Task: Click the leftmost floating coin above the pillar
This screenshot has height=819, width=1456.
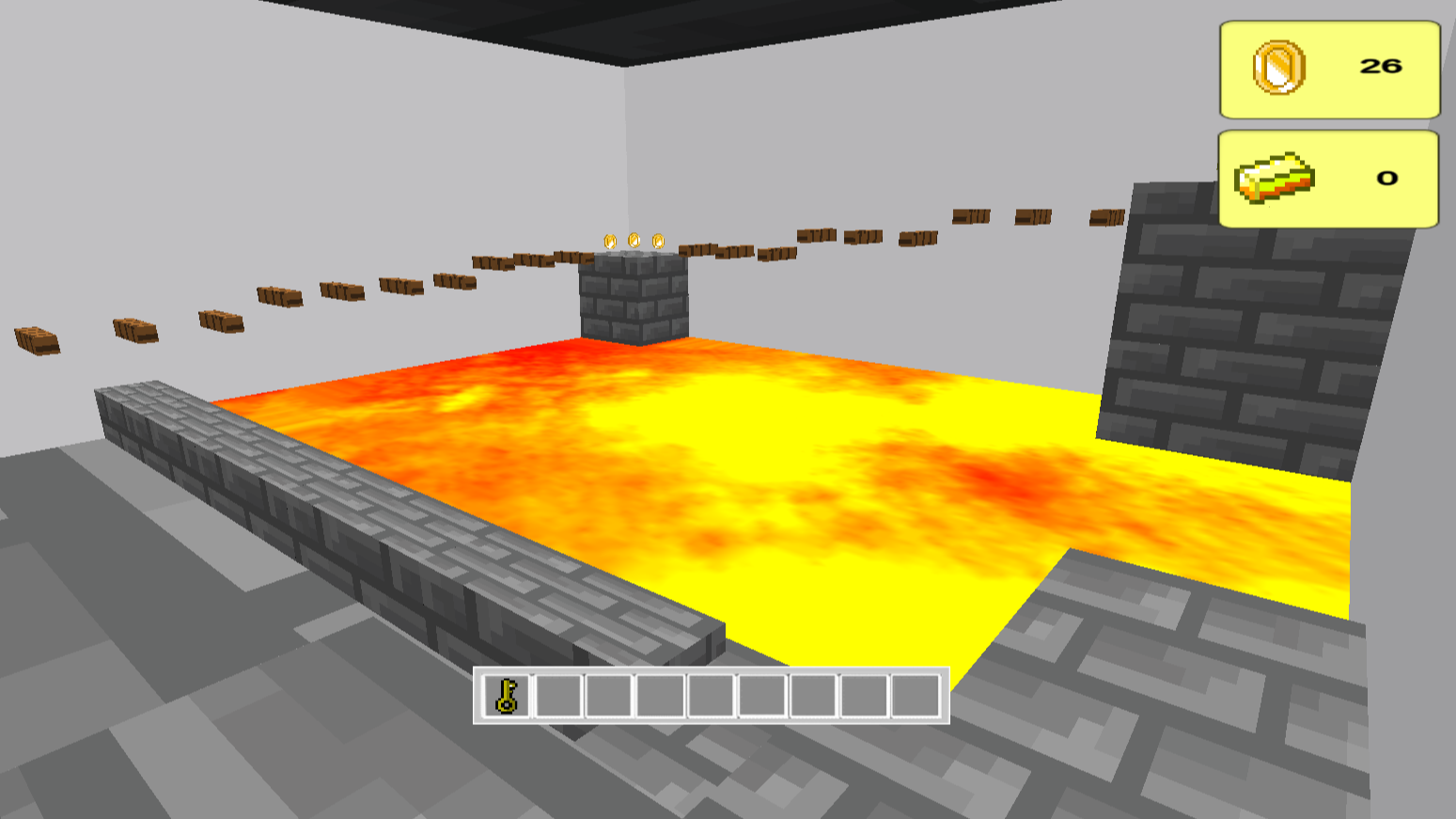Action: [x=609, y=243]
